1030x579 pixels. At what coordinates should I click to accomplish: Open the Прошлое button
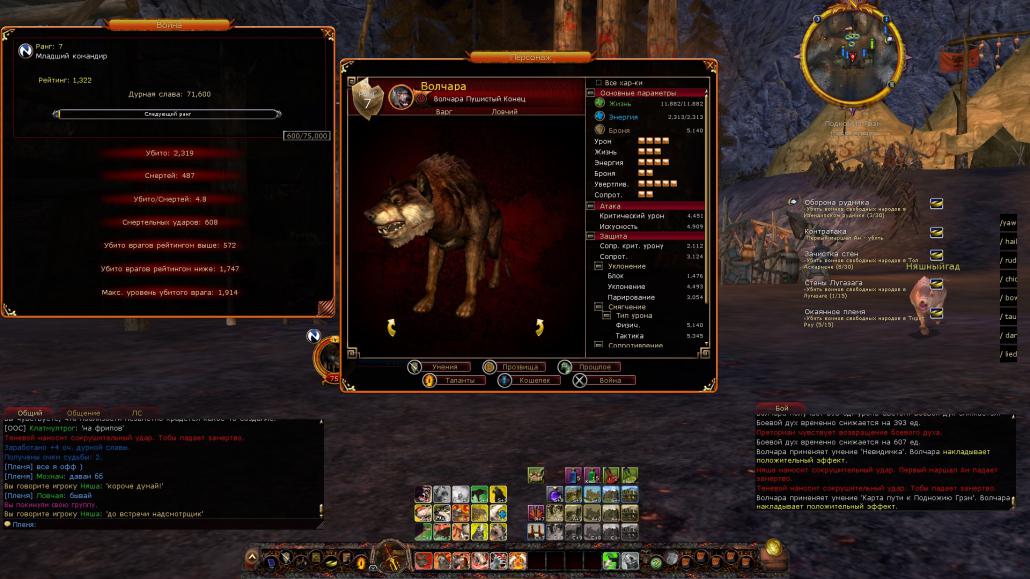(593, 367)
